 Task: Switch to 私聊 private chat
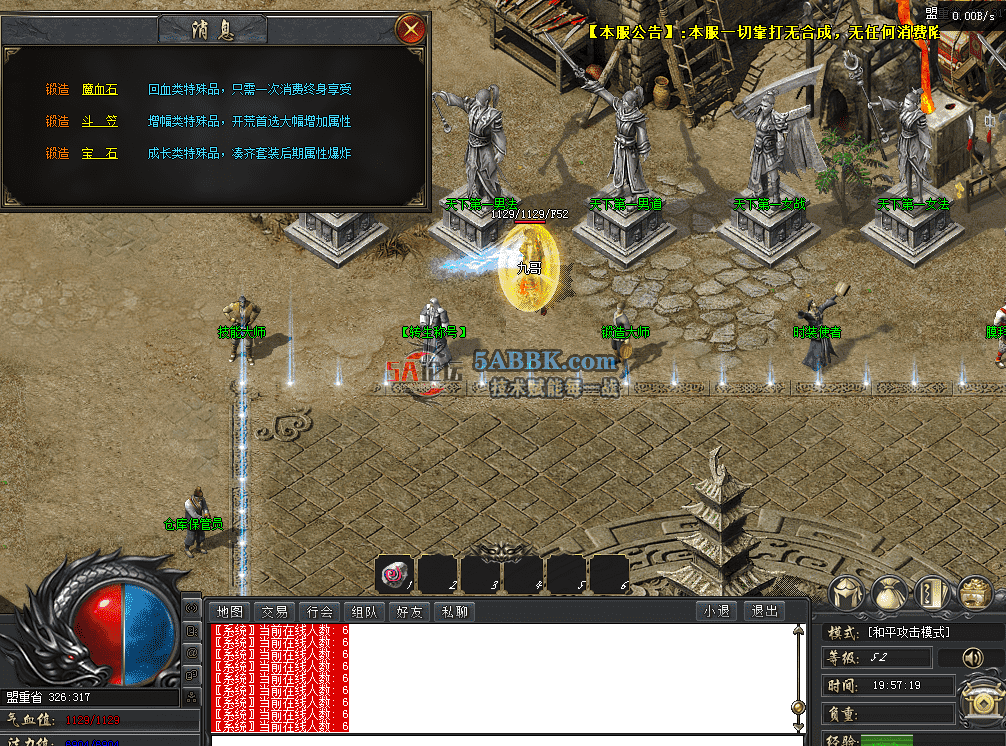click(x=453, y=612)
